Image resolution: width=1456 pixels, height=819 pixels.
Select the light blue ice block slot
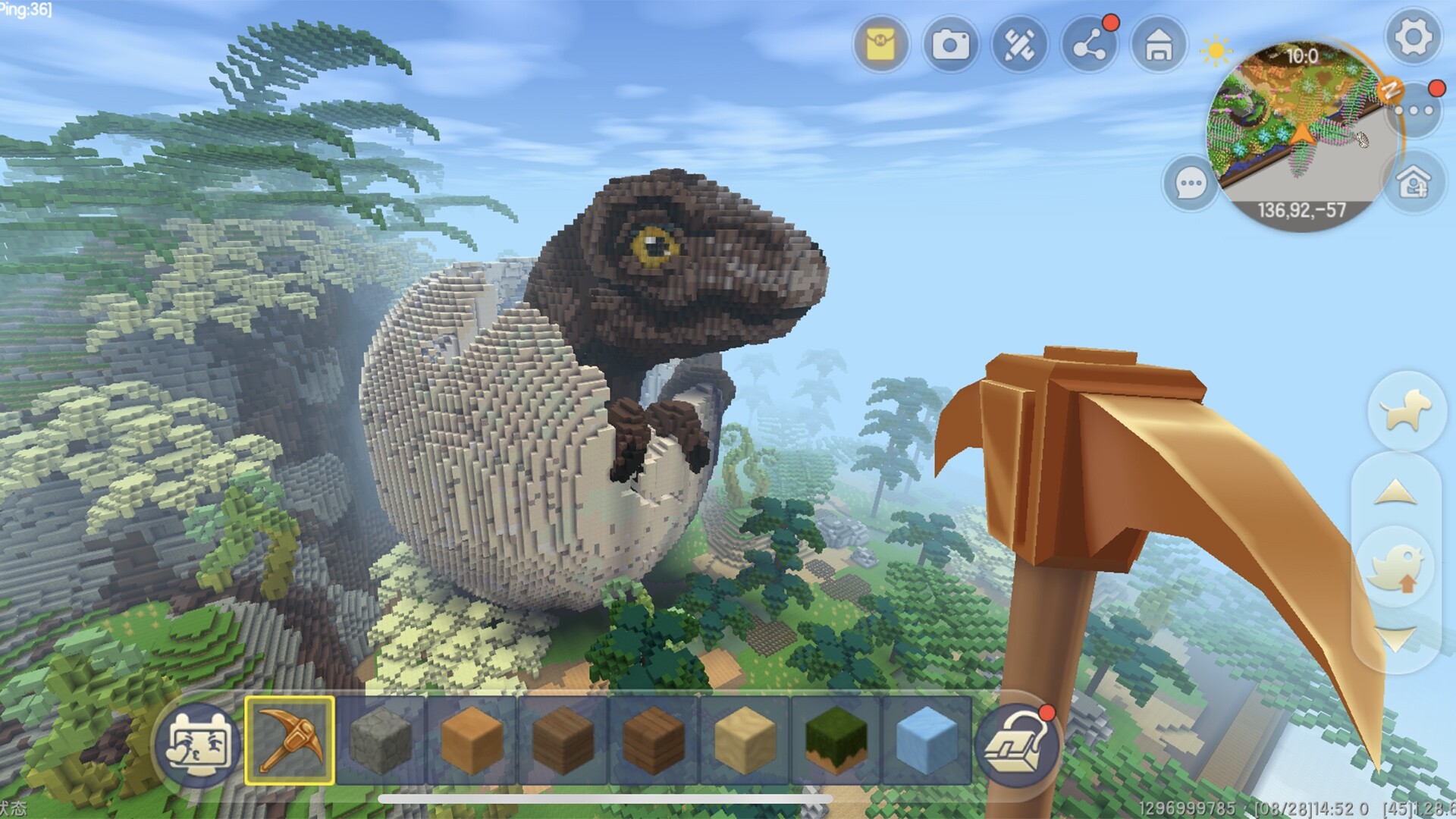(926, 740)
